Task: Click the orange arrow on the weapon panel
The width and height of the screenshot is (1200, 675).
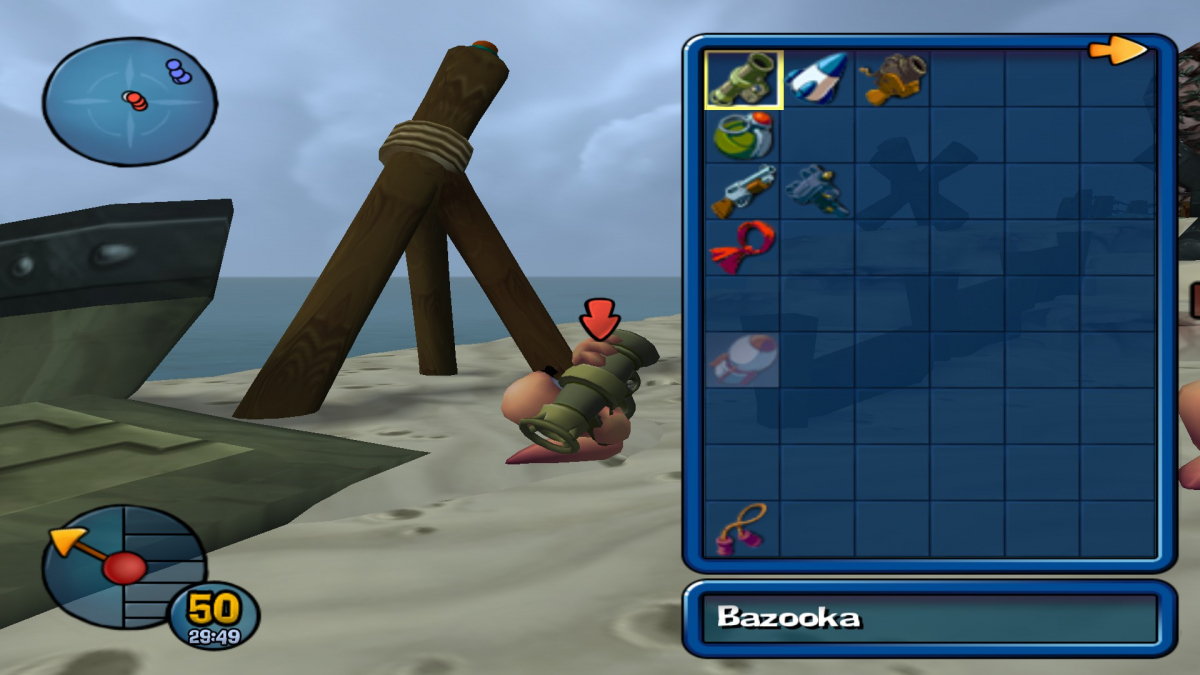Action: (1118, 50)
